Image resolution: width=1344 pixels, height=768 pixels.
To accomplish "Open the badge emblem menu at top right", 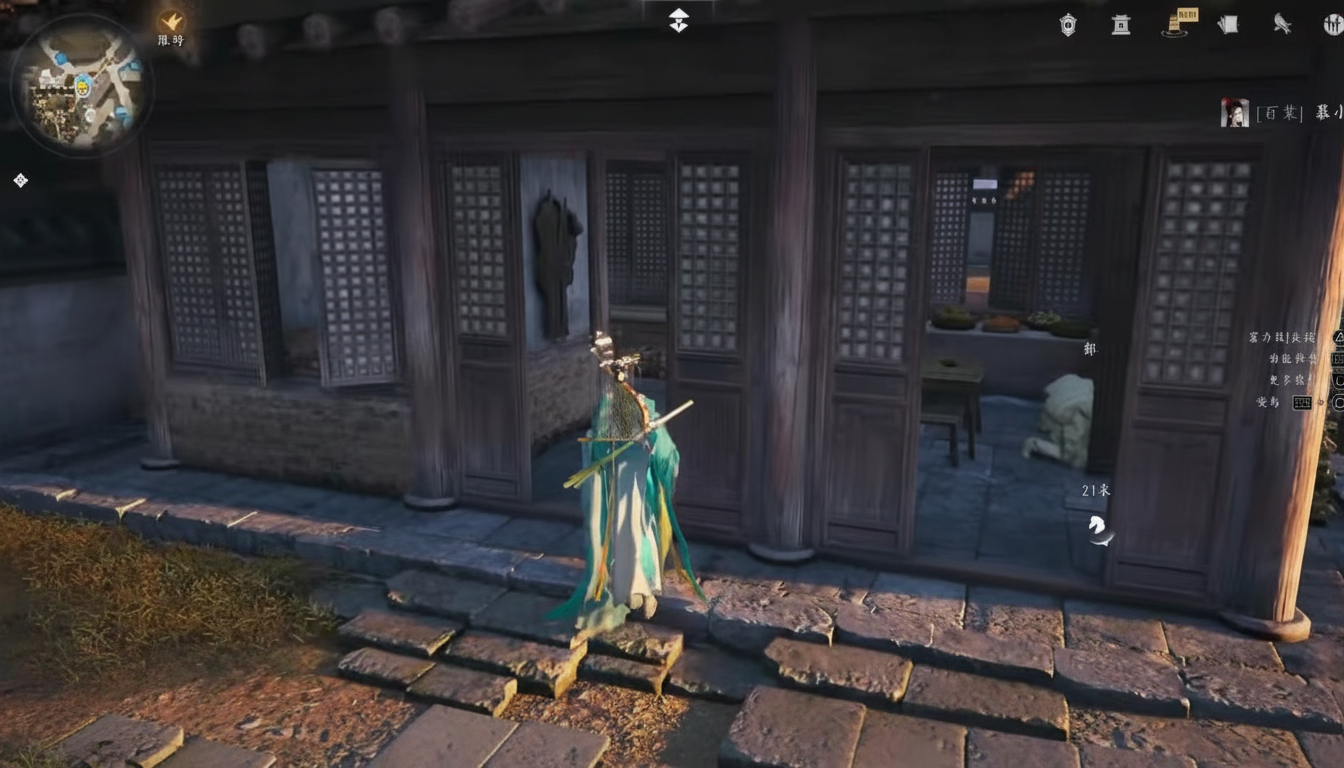I will tap(1068, 24).
